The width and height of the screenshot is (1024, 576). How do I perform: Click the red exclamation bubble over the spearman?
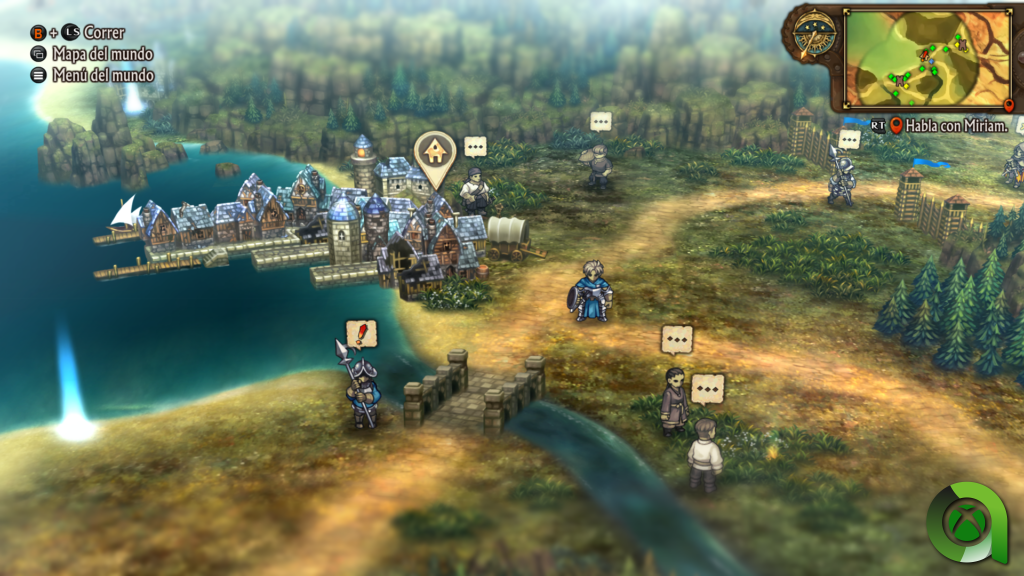click(361, 334)
